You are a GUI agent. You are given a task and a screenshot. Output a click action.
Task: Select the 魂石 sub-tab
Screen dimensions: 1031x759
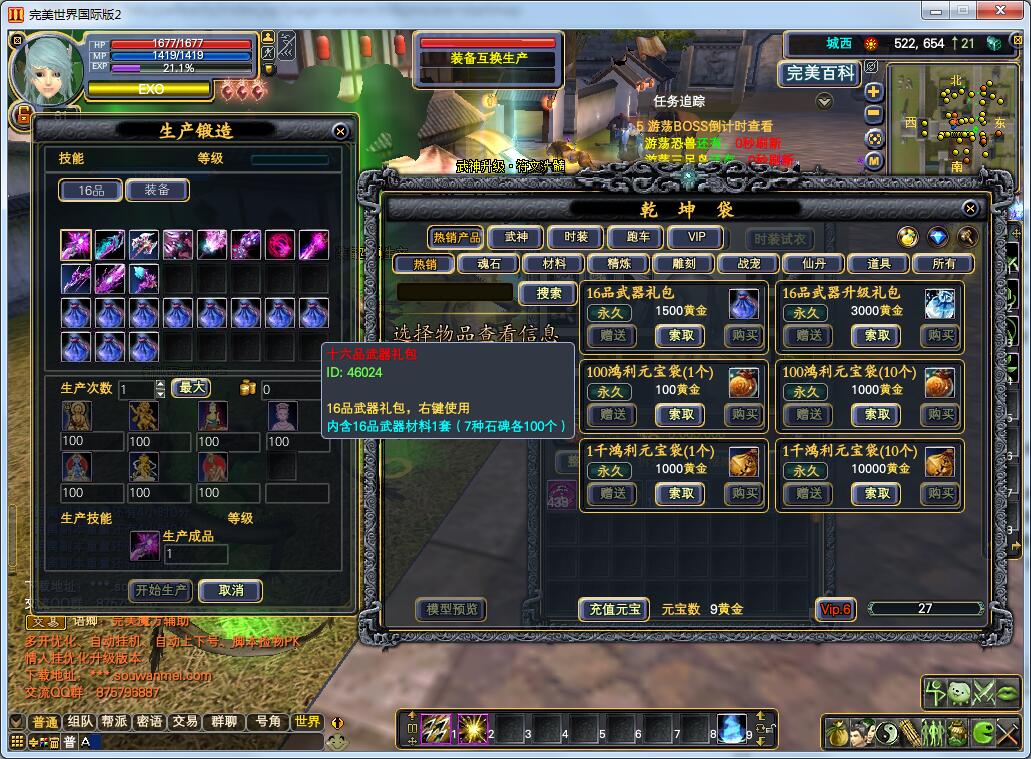coord(487,264)
